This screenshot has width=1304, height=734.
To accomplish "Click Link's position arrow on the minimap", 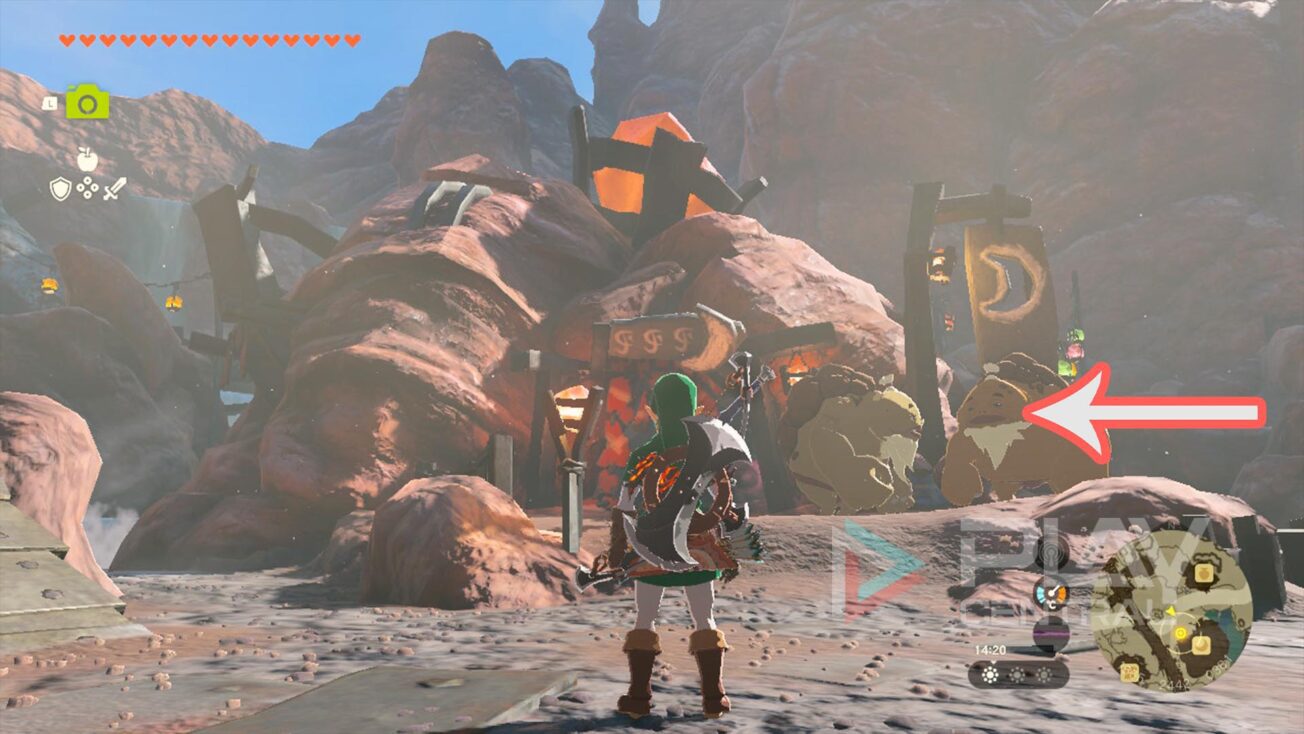I will coord(1170,612).
